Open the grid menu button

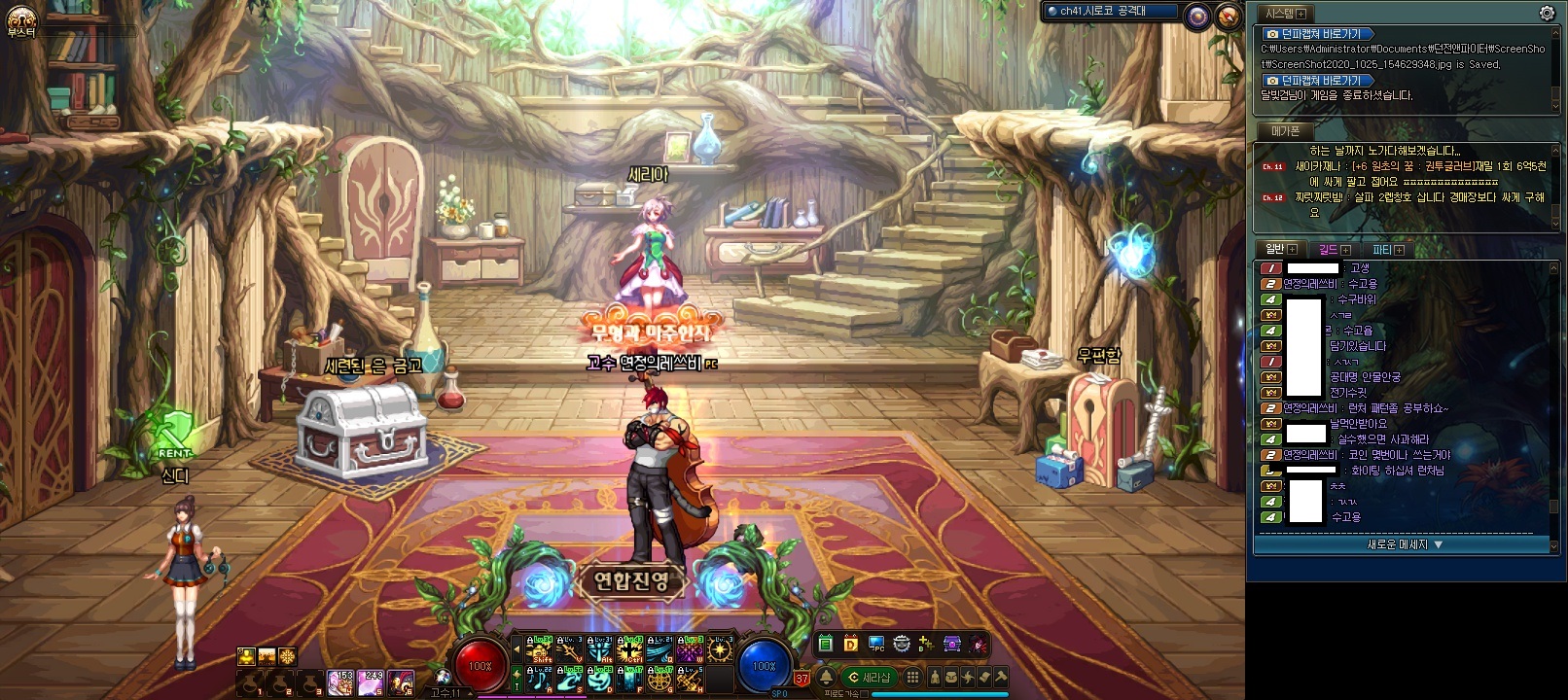pos(912,677)
